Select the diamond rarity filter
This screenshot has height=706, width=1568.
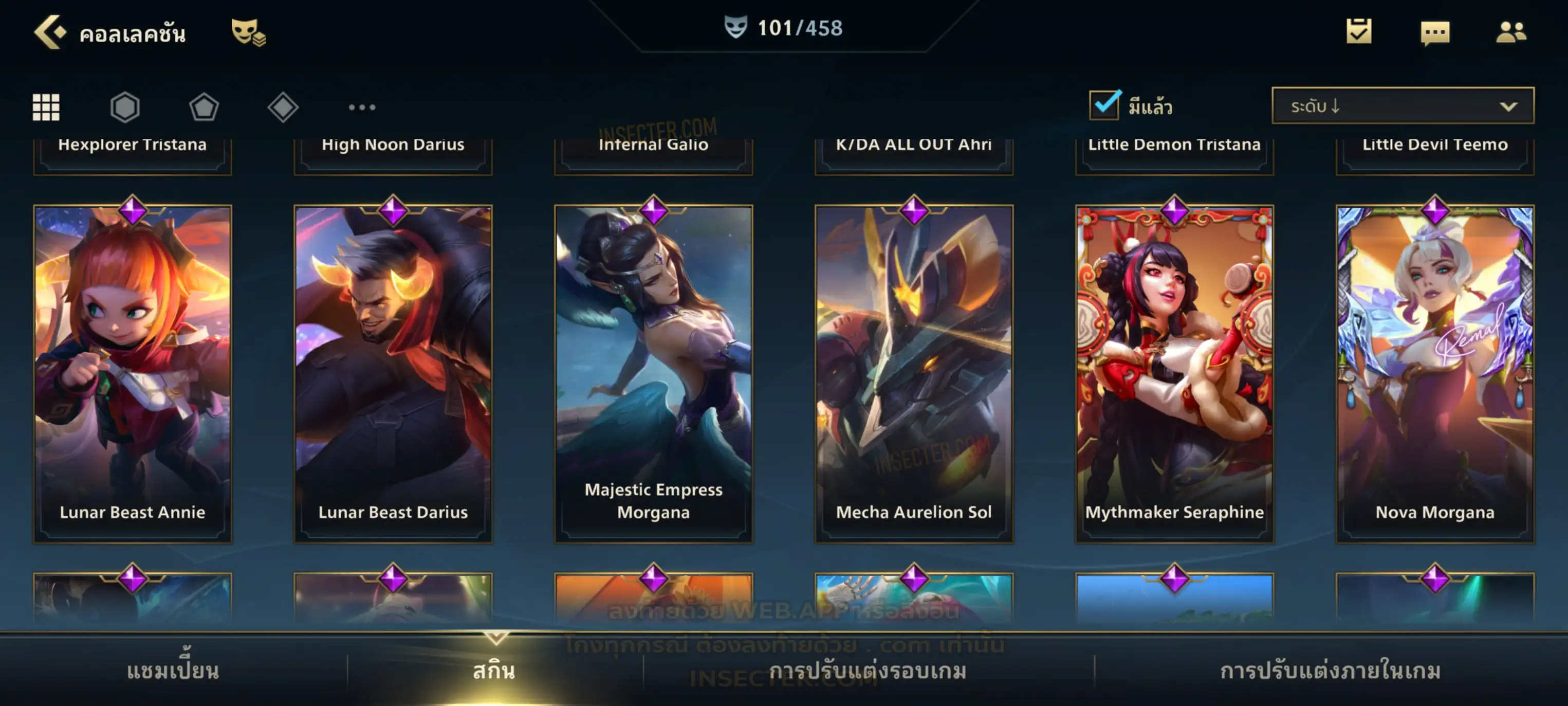(283, 107)
